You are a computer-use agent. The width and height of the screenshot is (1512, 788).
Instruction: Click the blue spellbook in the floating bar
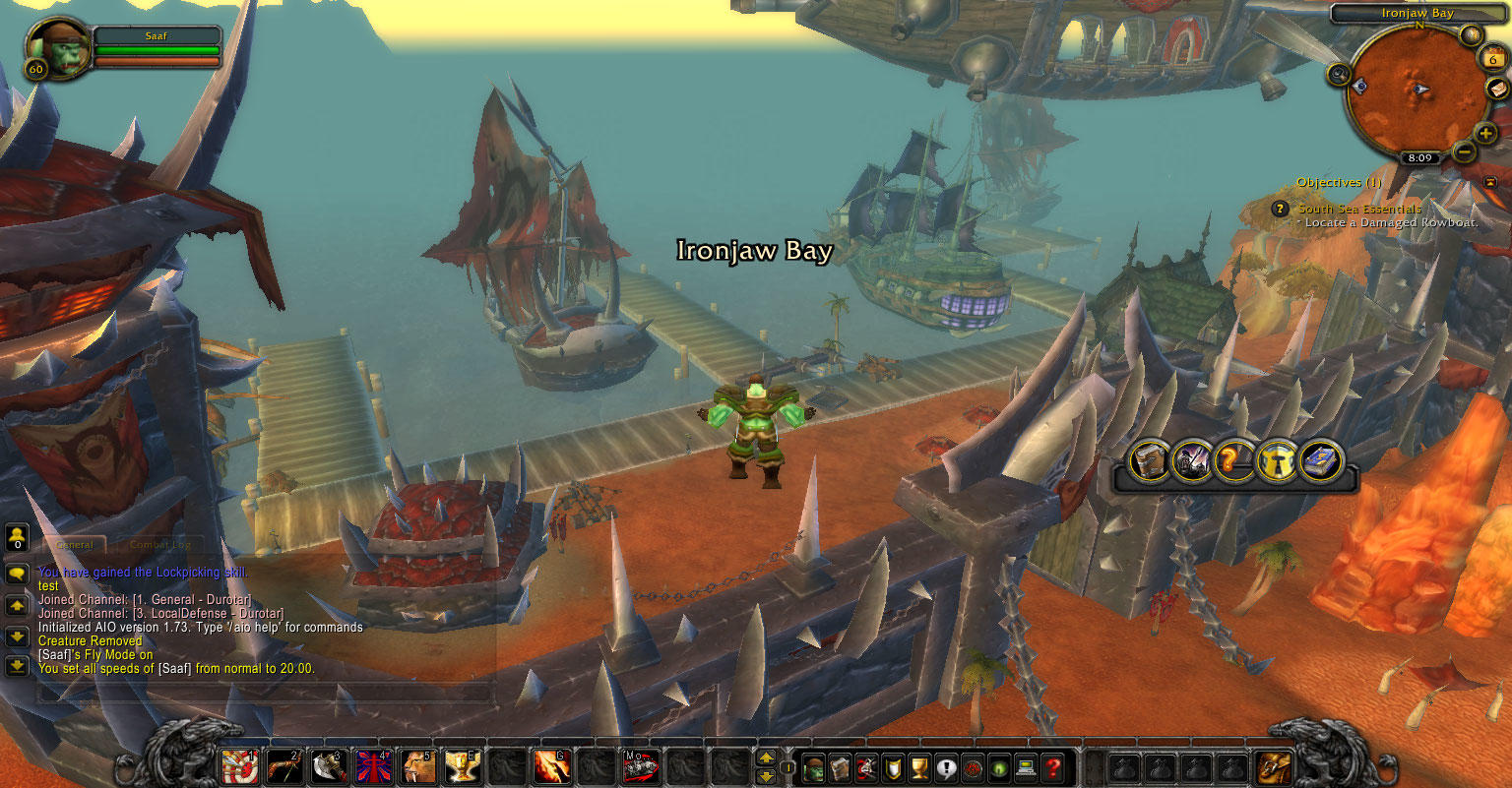pyautogui.click(x=1321, y=460)
